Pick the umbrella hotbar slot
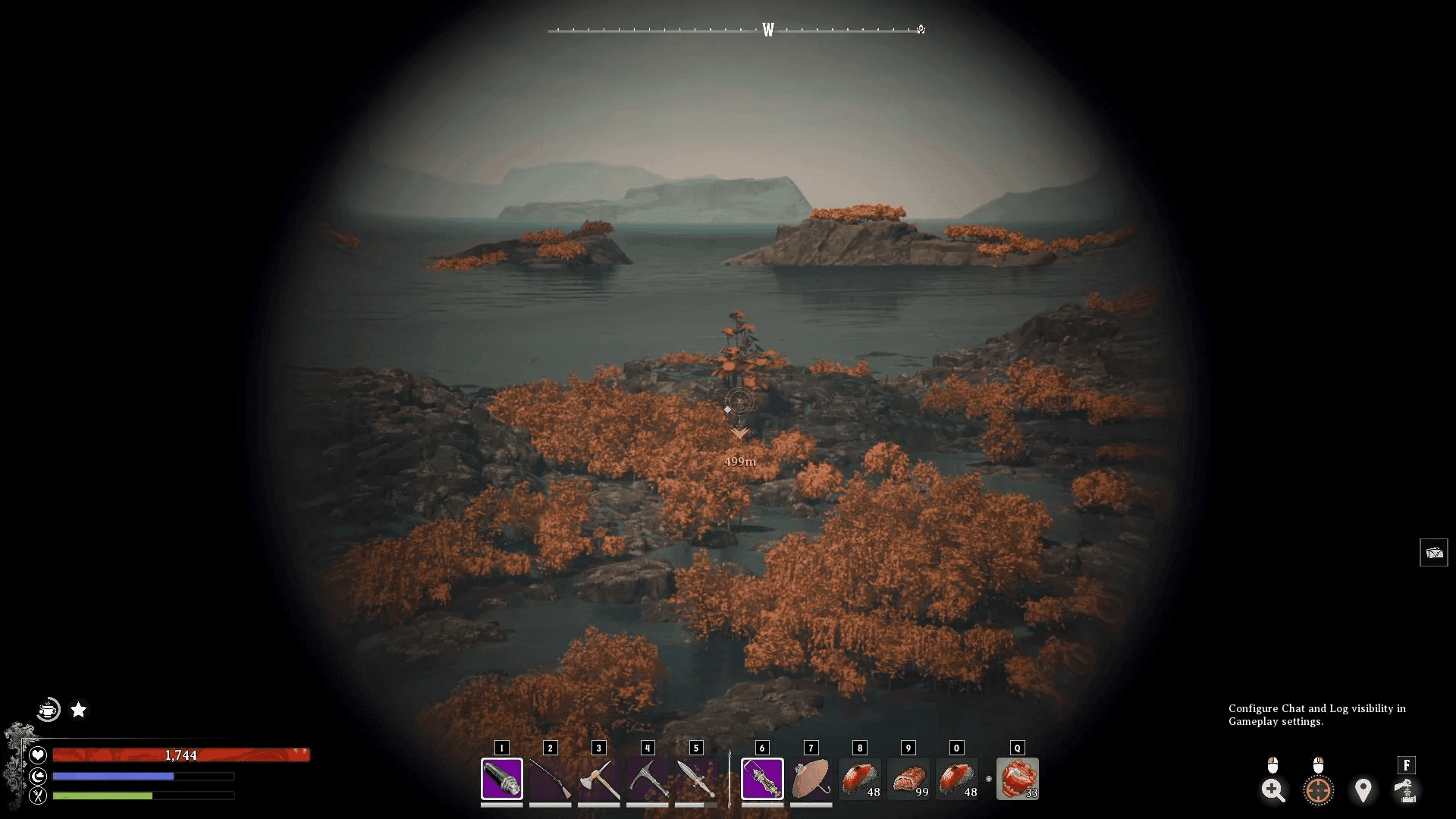1456x819 pixels. pos(811,779)
